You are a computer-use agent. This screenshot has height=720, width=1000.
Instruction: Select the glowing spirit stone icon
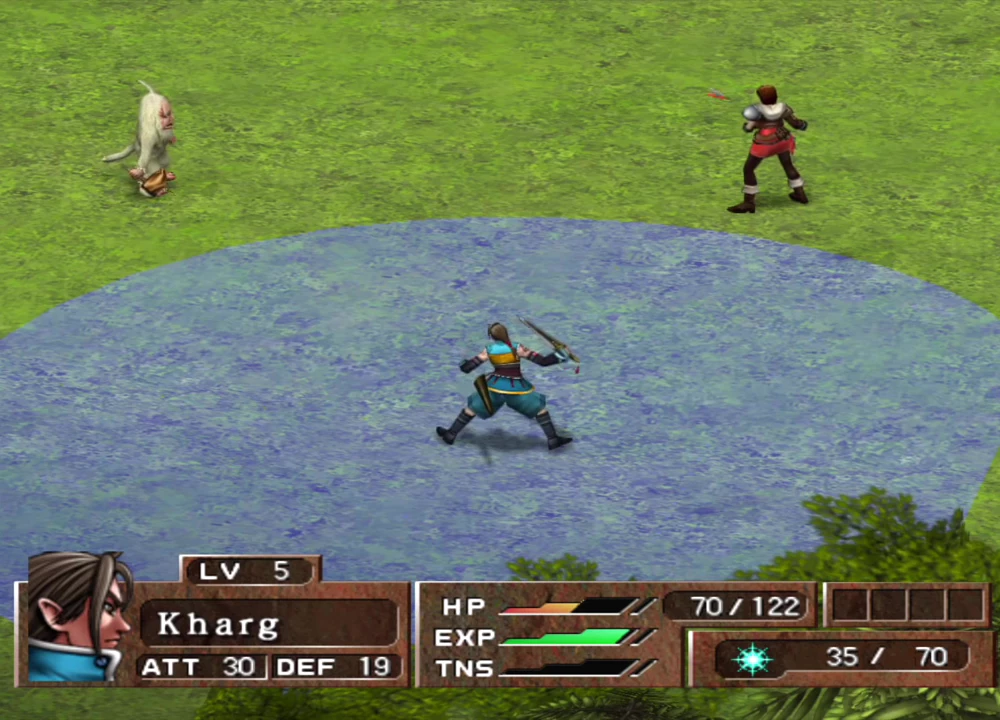[751, 658]
